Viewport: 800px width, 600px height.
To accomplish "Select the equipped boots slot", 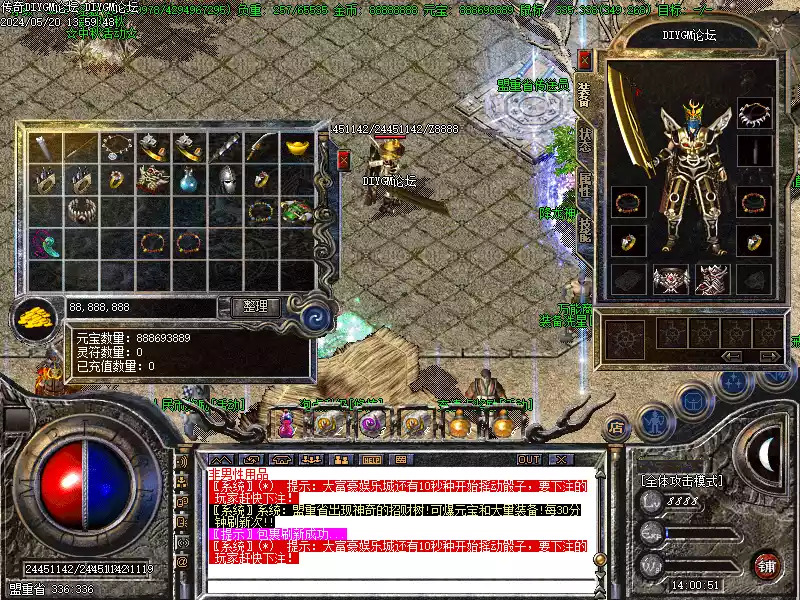I will click(x=712, y=279).
